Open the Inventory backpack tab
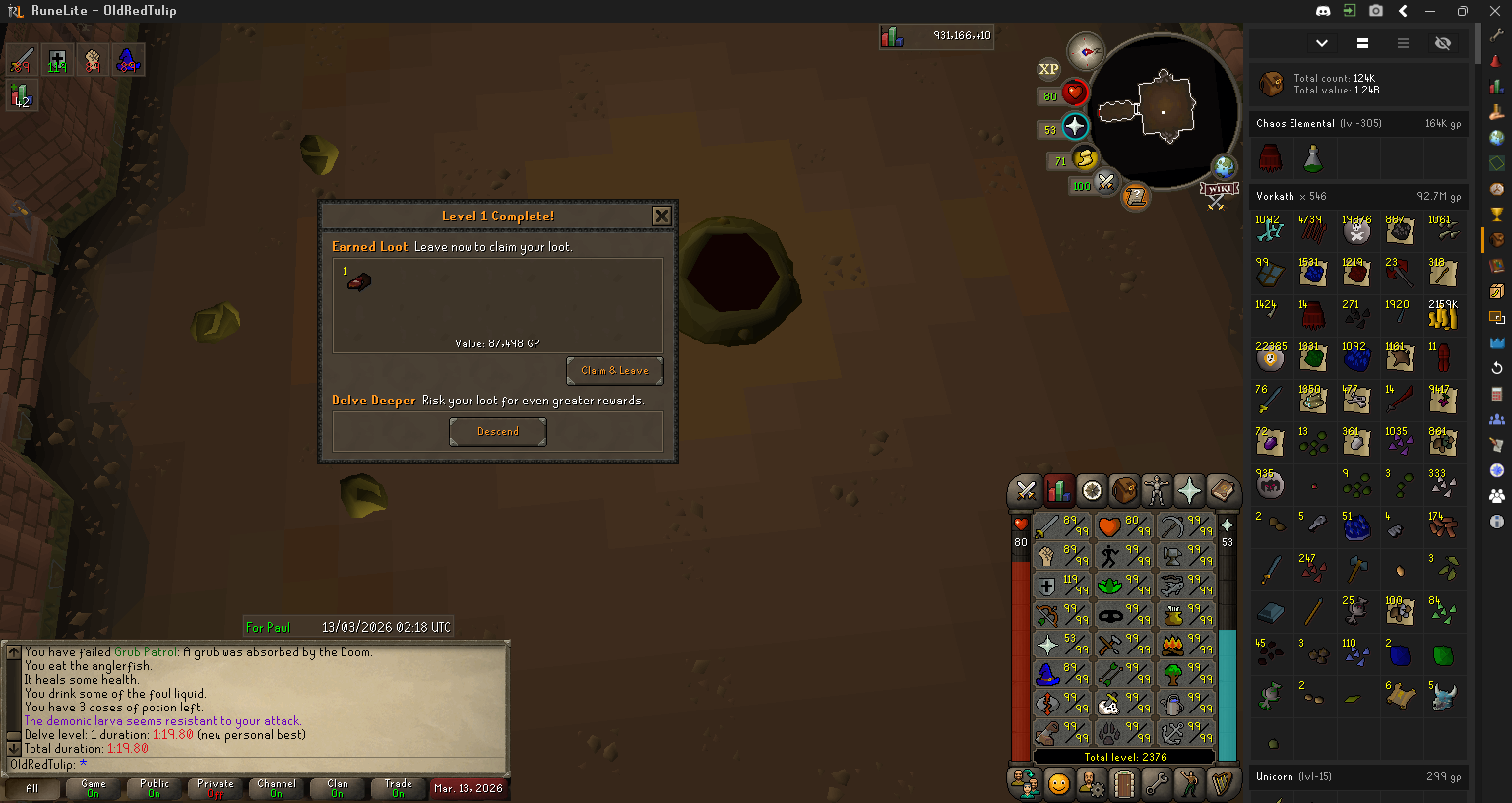The image size is (1512, 803). (x=1124, y=490)
